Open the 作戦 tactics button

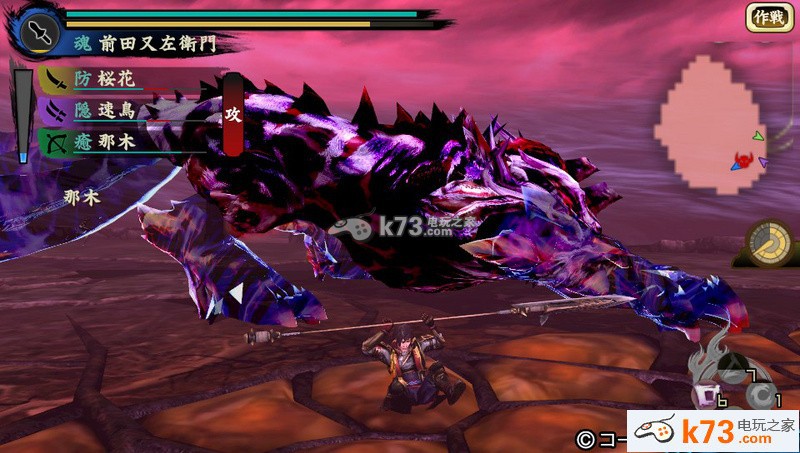coord(768,17)
